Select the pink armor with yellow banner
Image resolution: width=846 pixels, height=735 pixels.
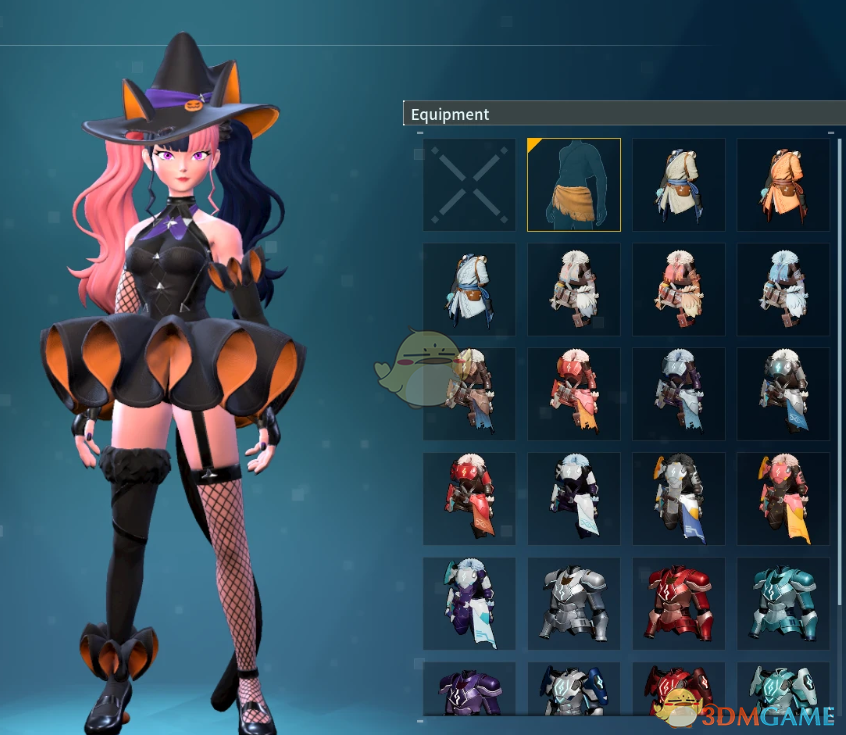pos(783,499)
